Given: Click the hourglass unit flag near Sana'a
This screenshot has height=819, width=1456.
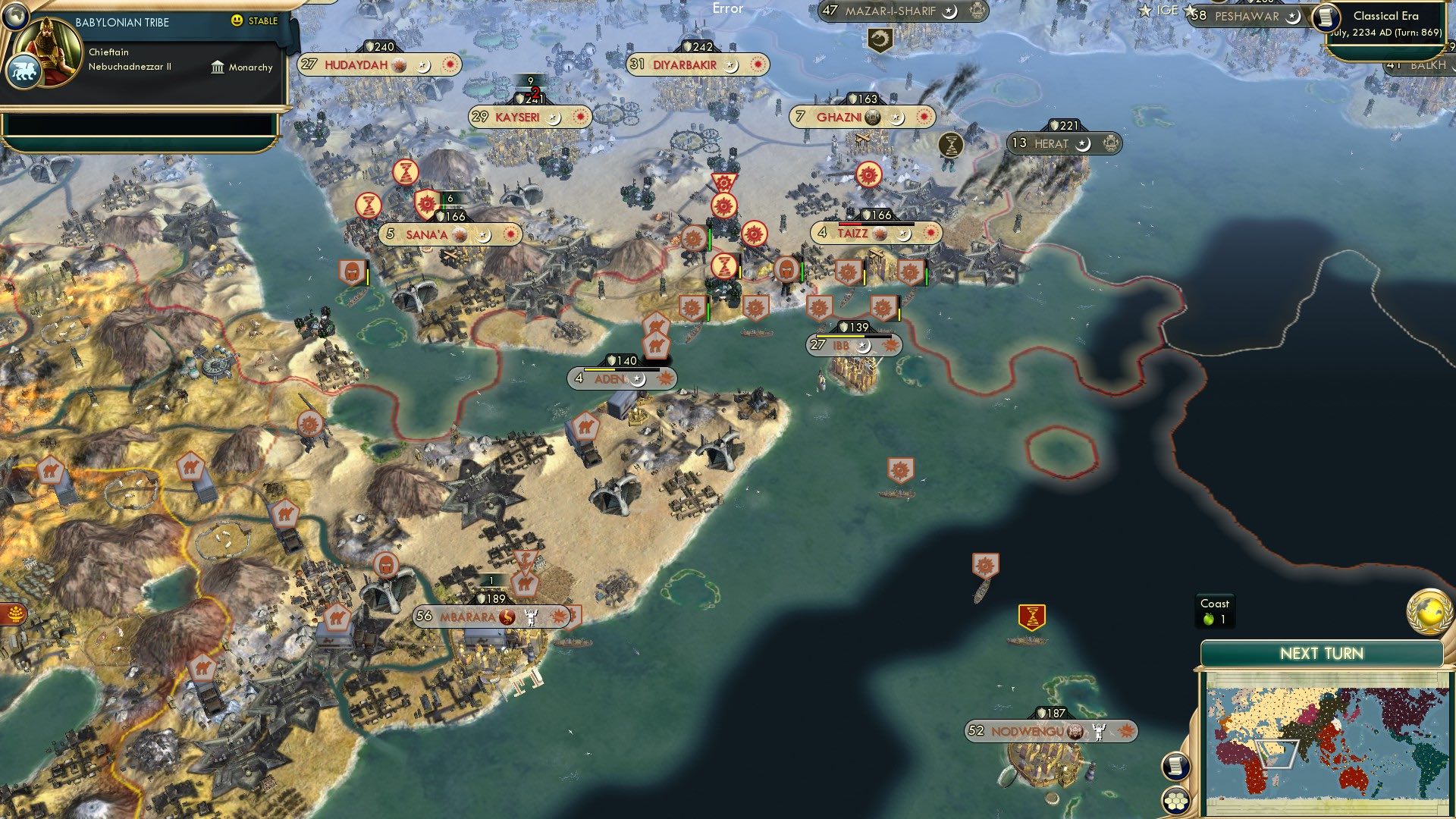Looking at the screenshot, I should 406,173.
